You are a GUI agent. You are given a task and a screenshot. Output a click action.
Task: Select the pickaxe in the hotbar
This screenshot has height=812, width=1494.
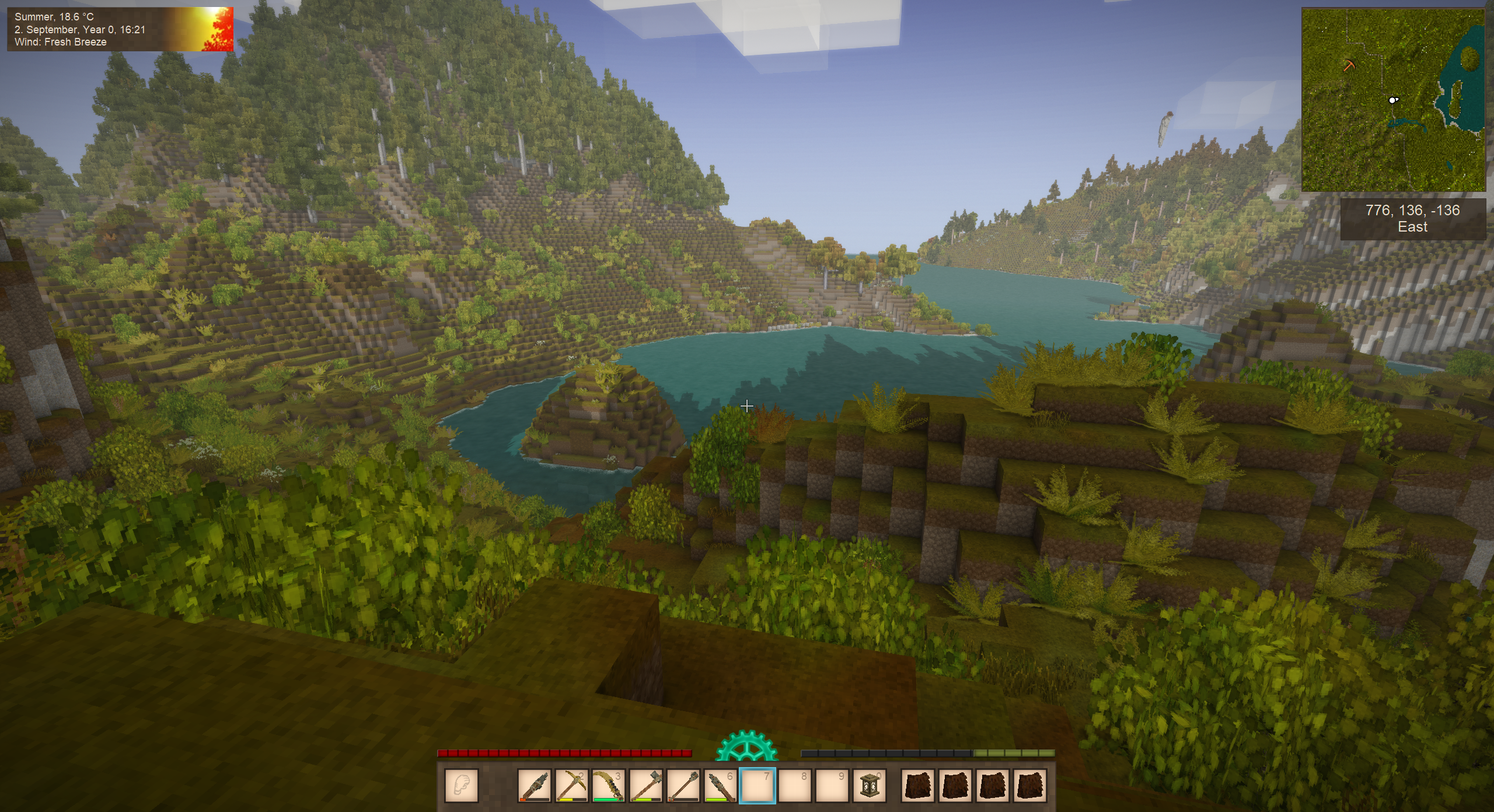click(571, 786)
